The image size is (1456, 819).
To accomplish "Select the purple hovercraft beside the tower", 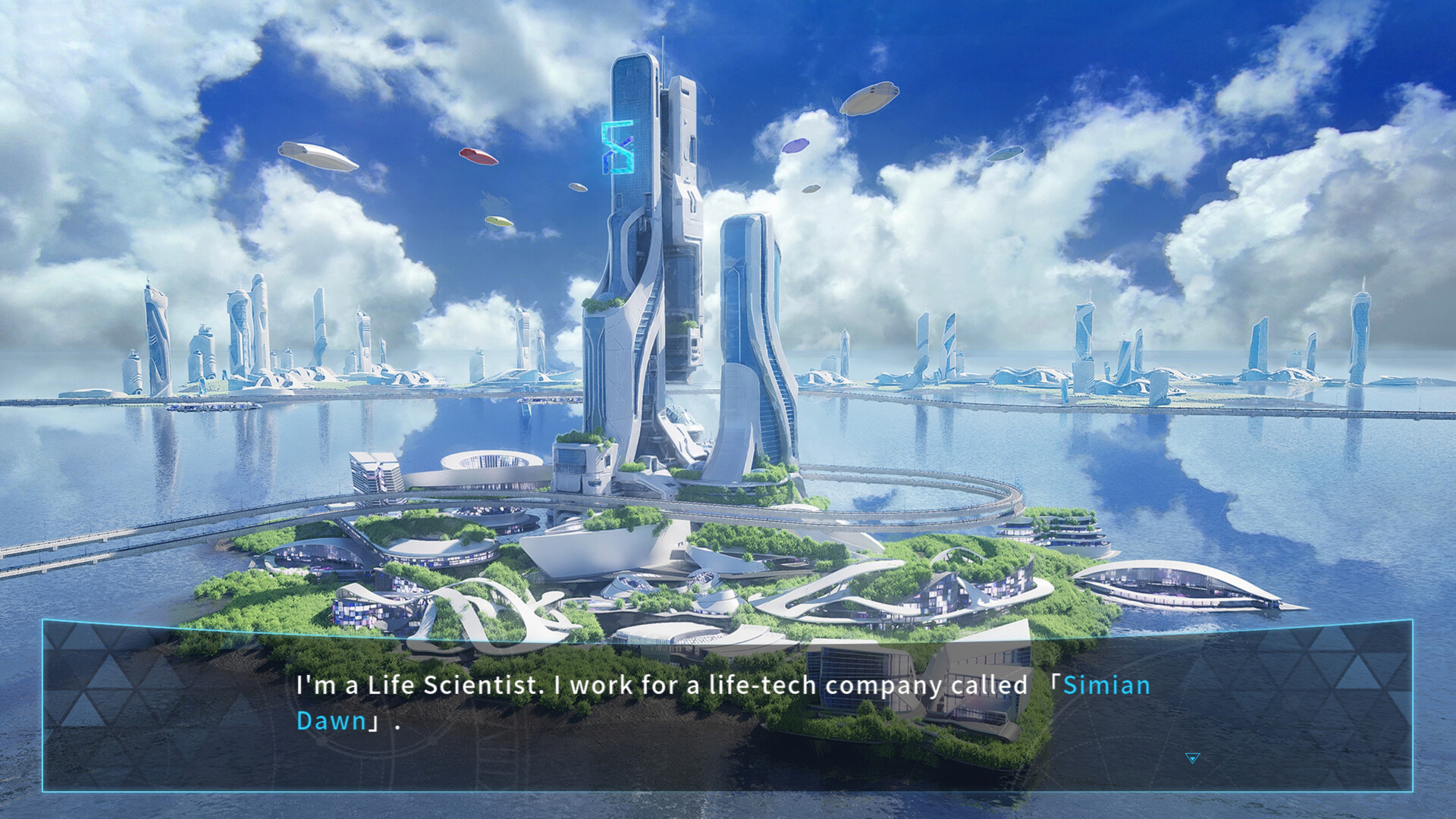I will click(798, 146).
